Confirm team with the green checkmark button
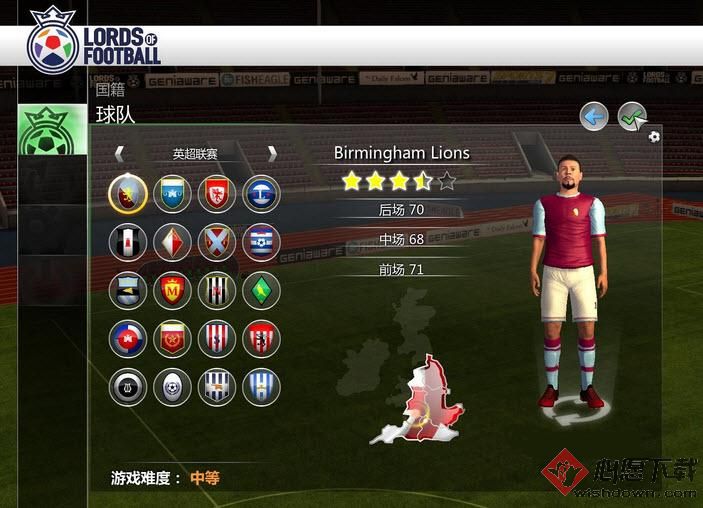703x508 pixels. click(631, 117)
